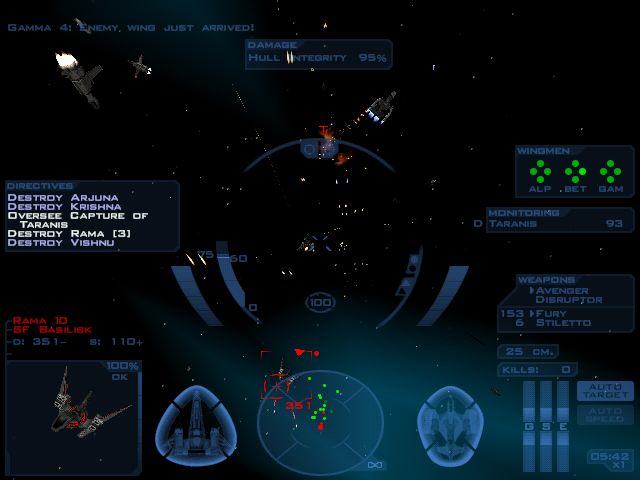Click the monitored Taranis entry
The width and height of the screenshot is (640, 480).
(x=560, y=224)
